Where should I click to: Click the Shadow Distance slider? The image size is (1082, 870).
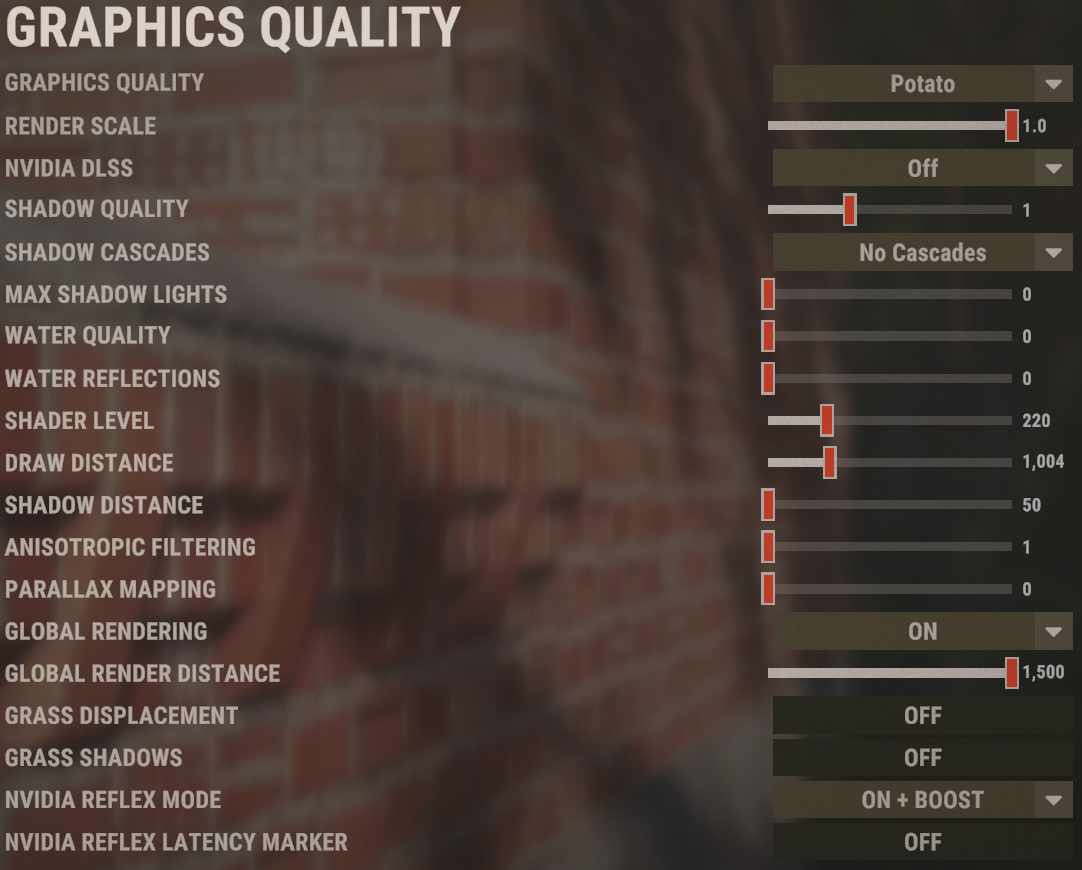click(768, 505)
